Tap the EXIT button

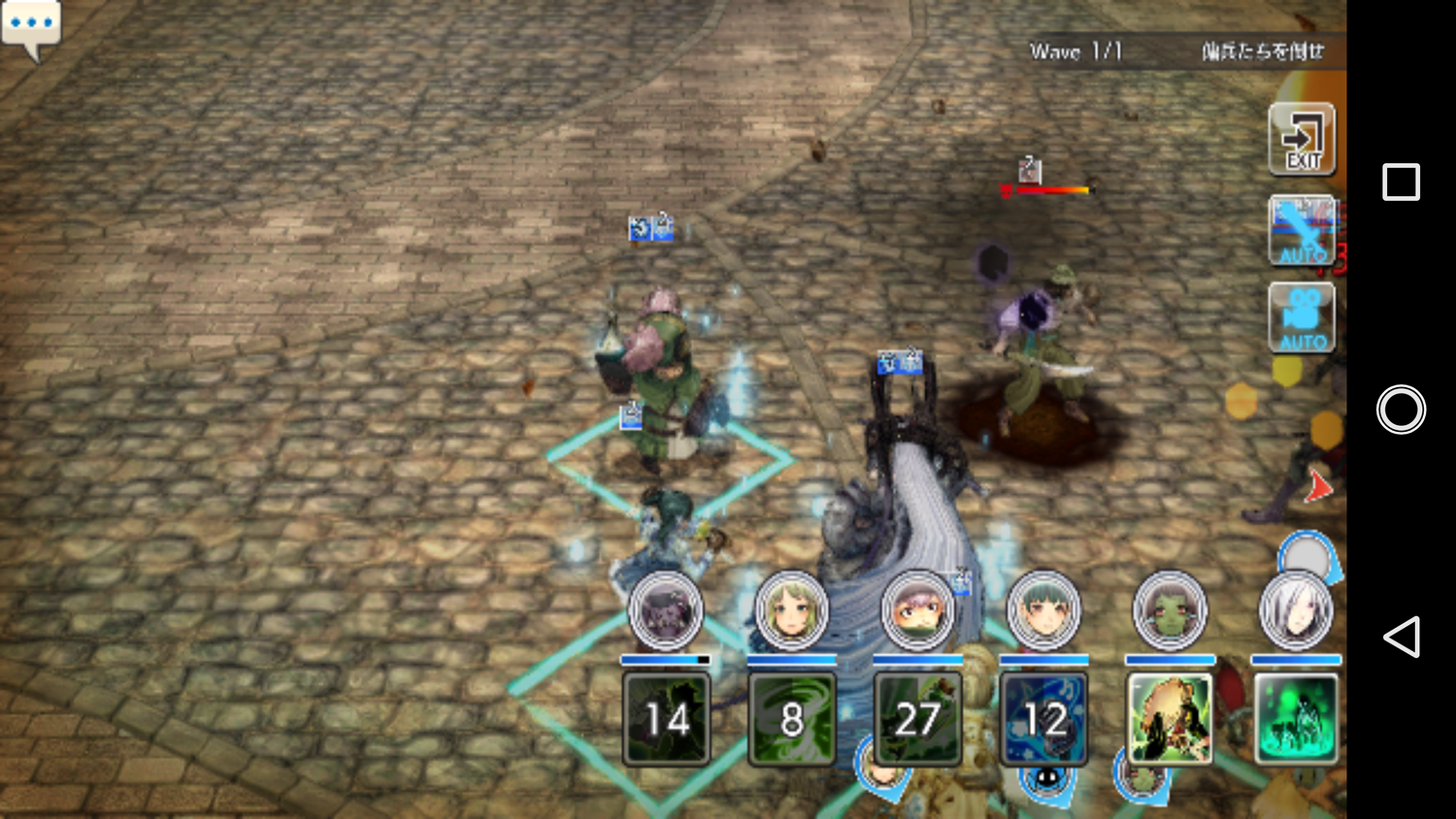(x=1302, y=140)
